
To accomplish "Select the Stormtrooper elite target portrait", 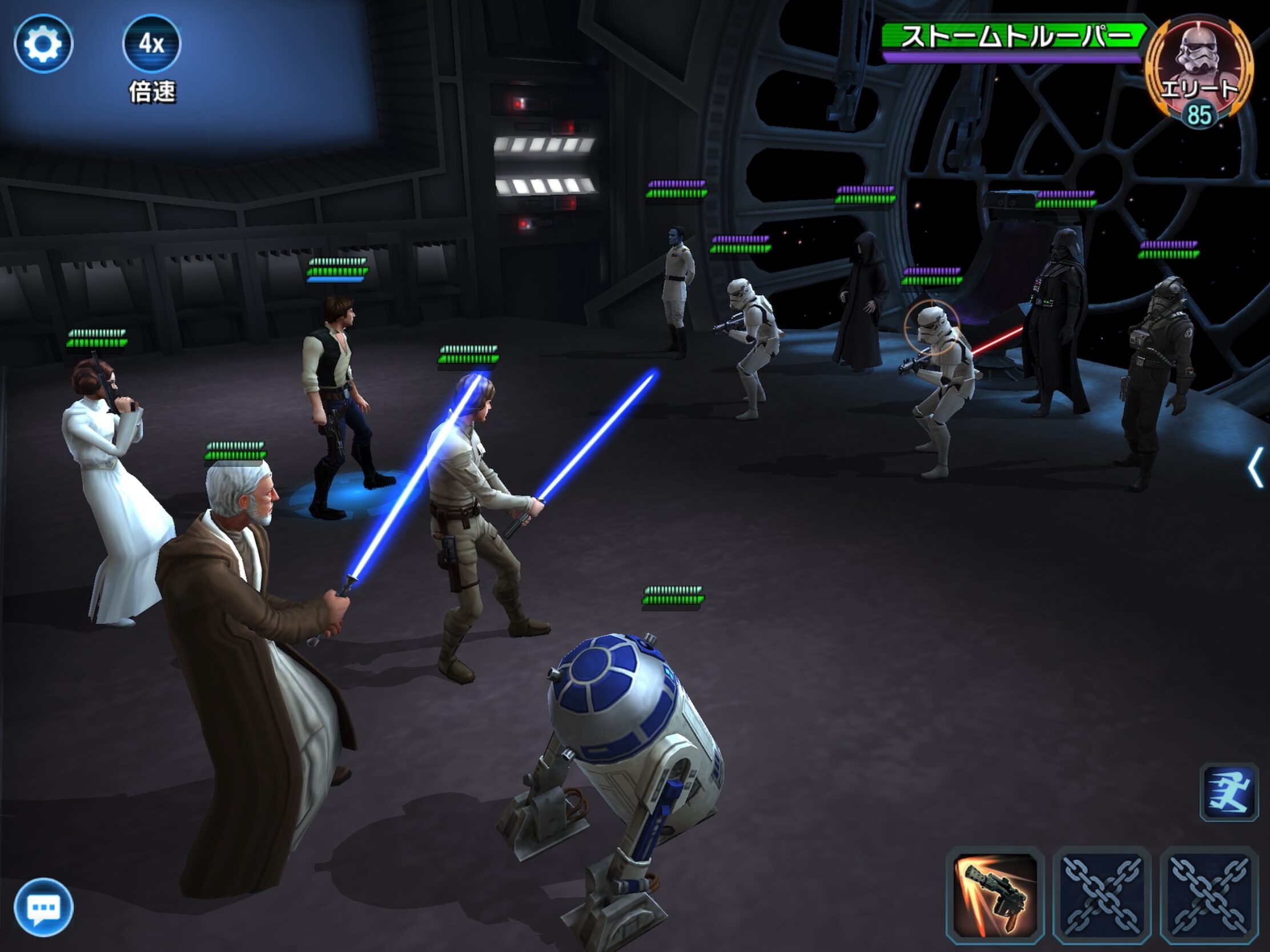I will 1197,69.
